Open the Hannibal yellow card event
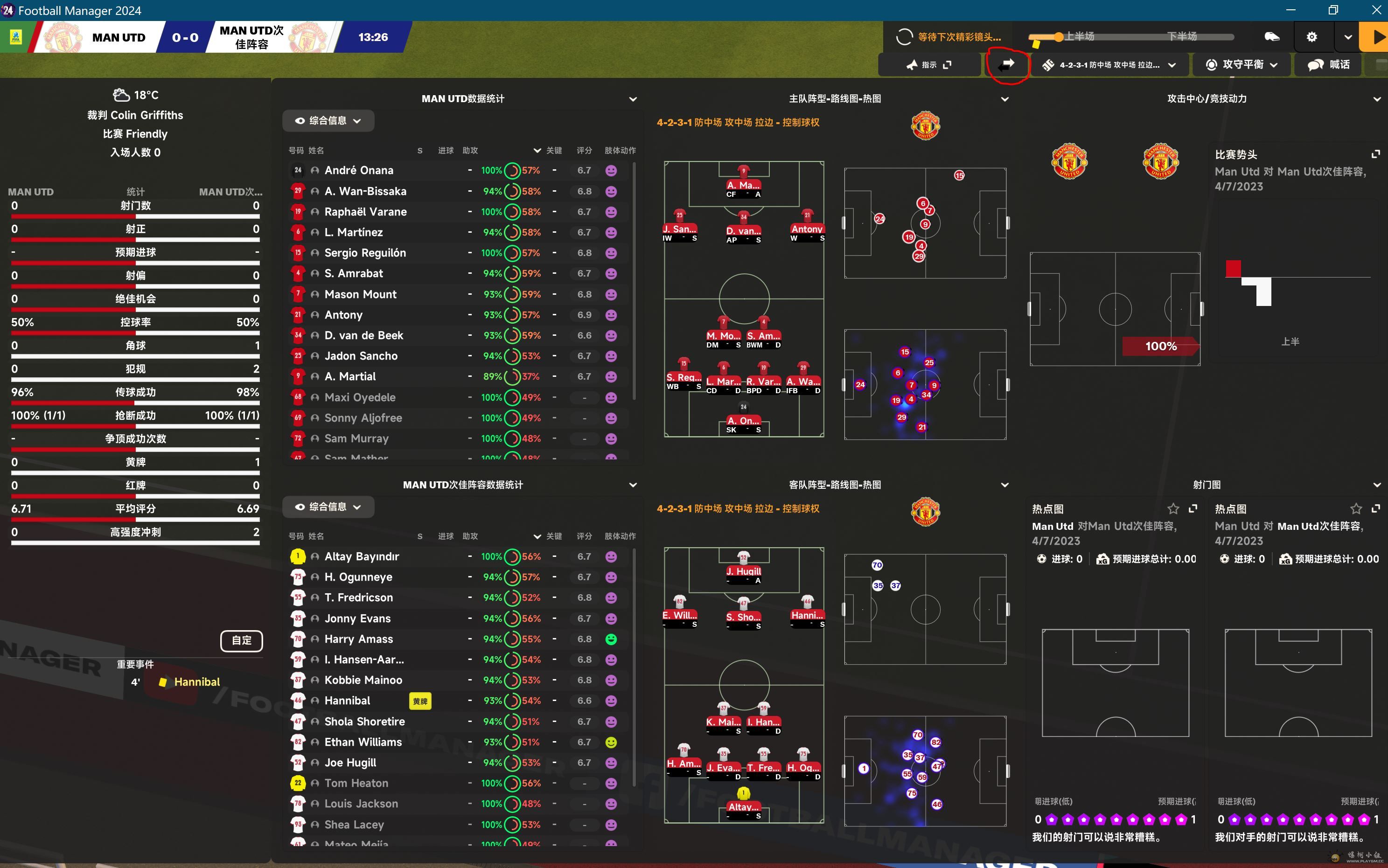 pyautogui.click(x=196, y=682)
